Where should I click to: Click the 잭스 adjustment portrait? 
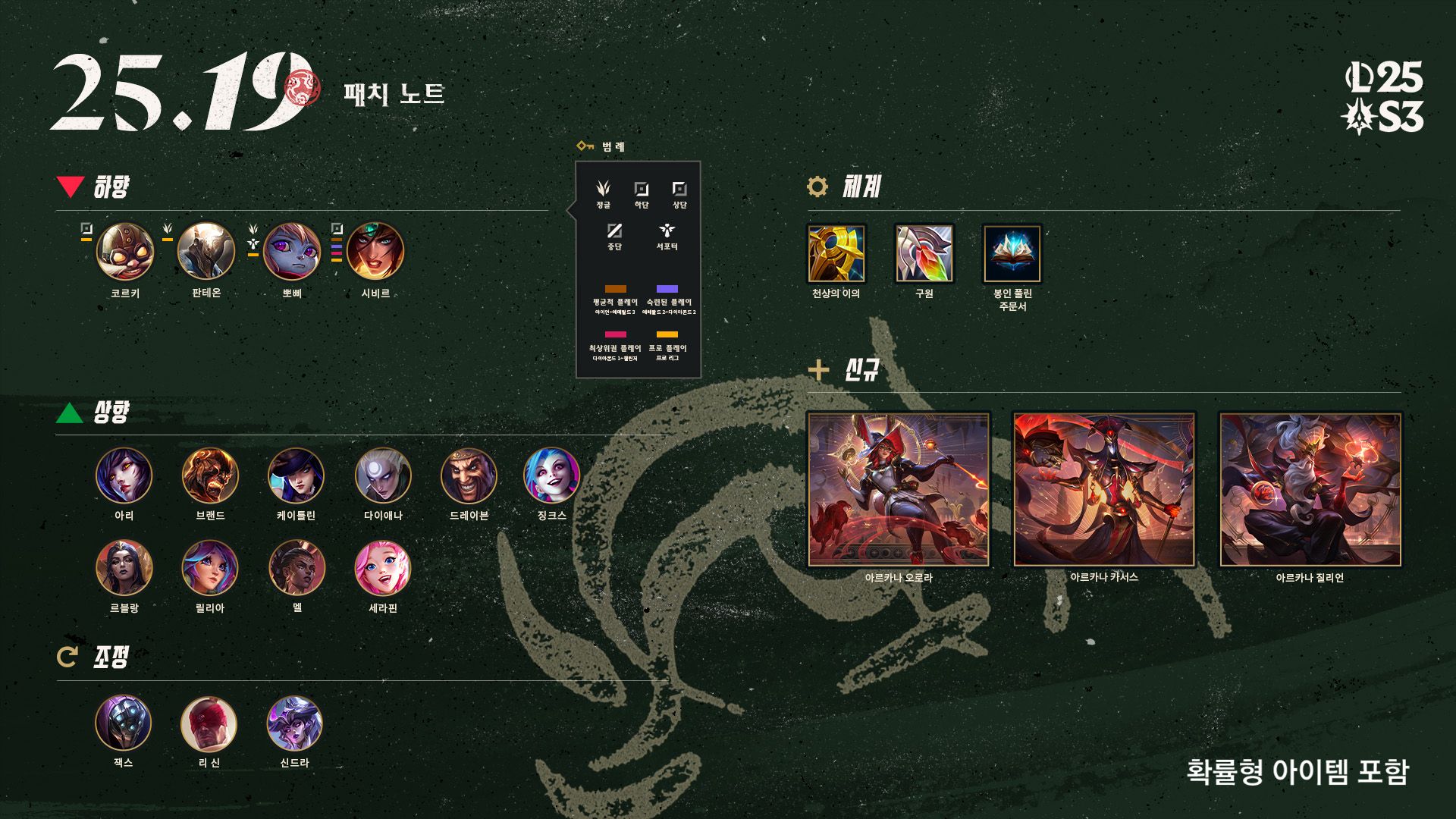pyautogui.click(x=124, y=723)
